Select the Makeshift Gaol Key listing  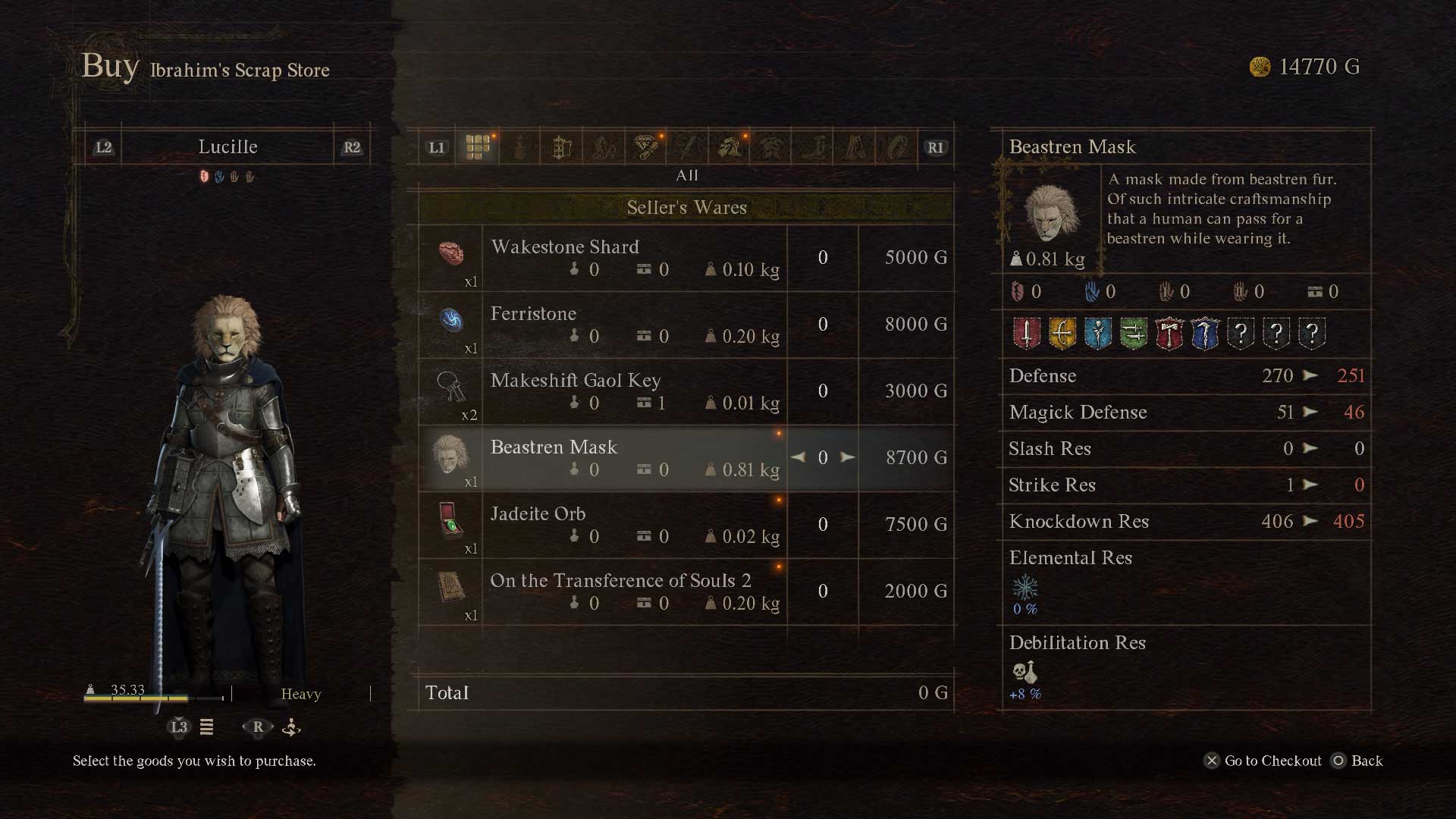click(x=637, y=391)
